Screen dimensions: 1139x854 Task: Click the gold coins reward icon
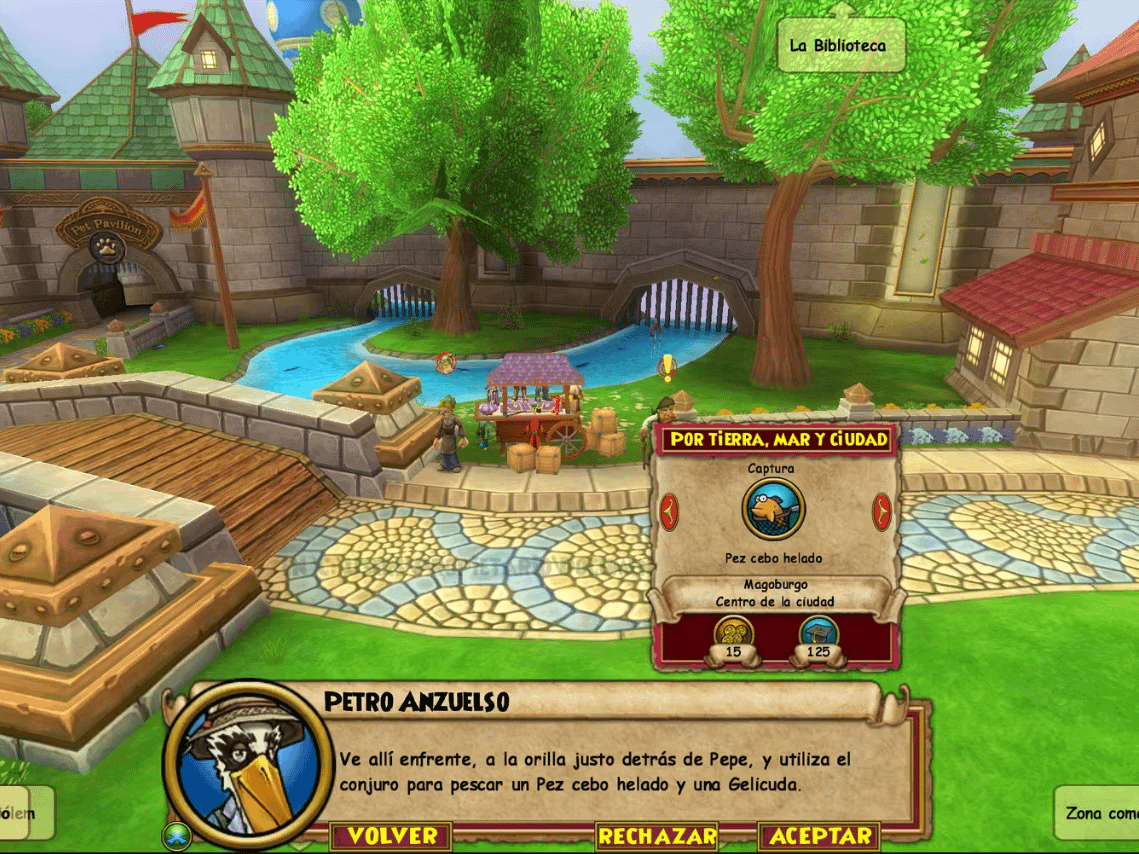734,634
